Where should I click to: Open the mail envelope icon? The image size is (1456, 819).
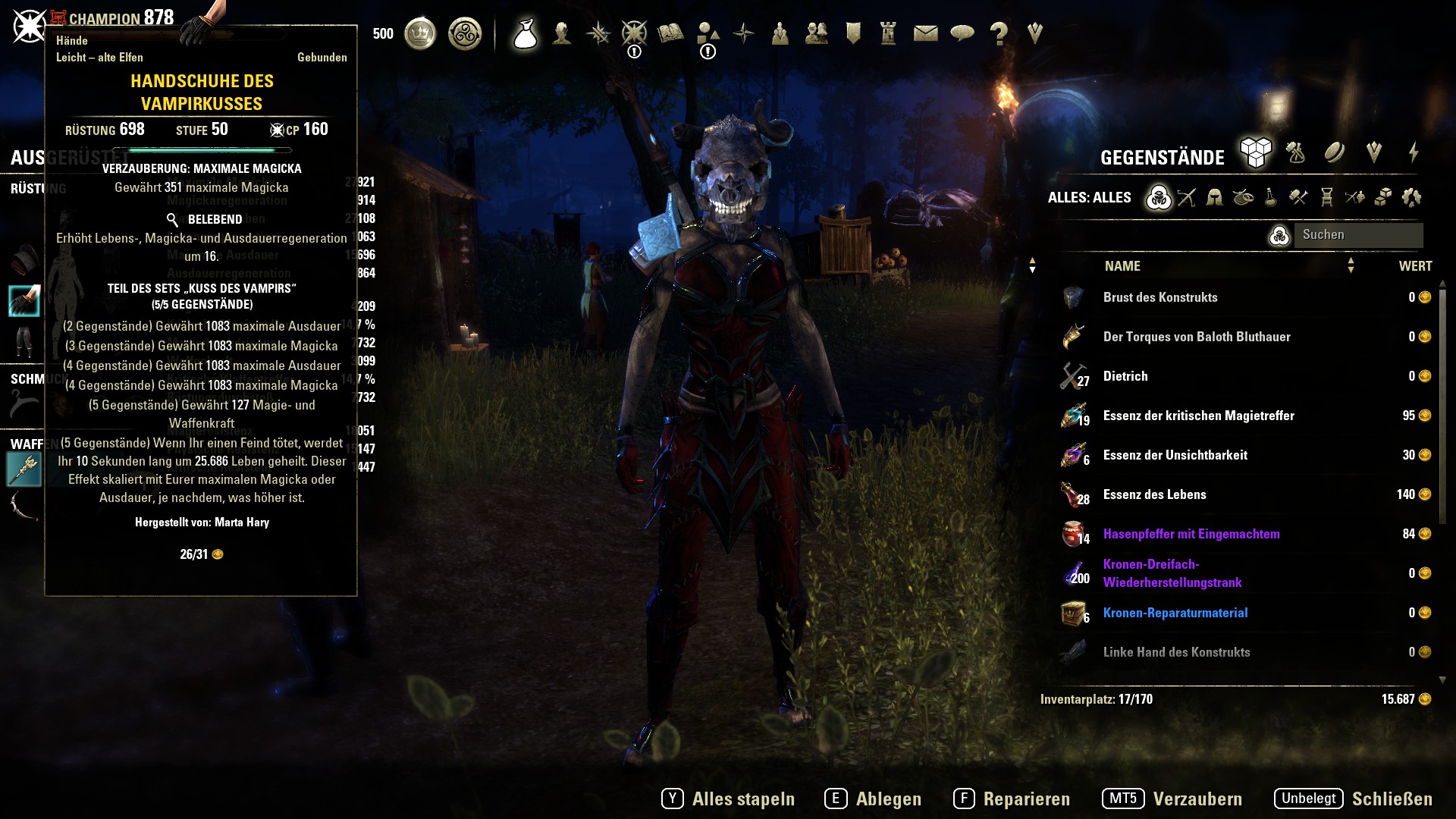pyautogui.click(x=925, y=33)
